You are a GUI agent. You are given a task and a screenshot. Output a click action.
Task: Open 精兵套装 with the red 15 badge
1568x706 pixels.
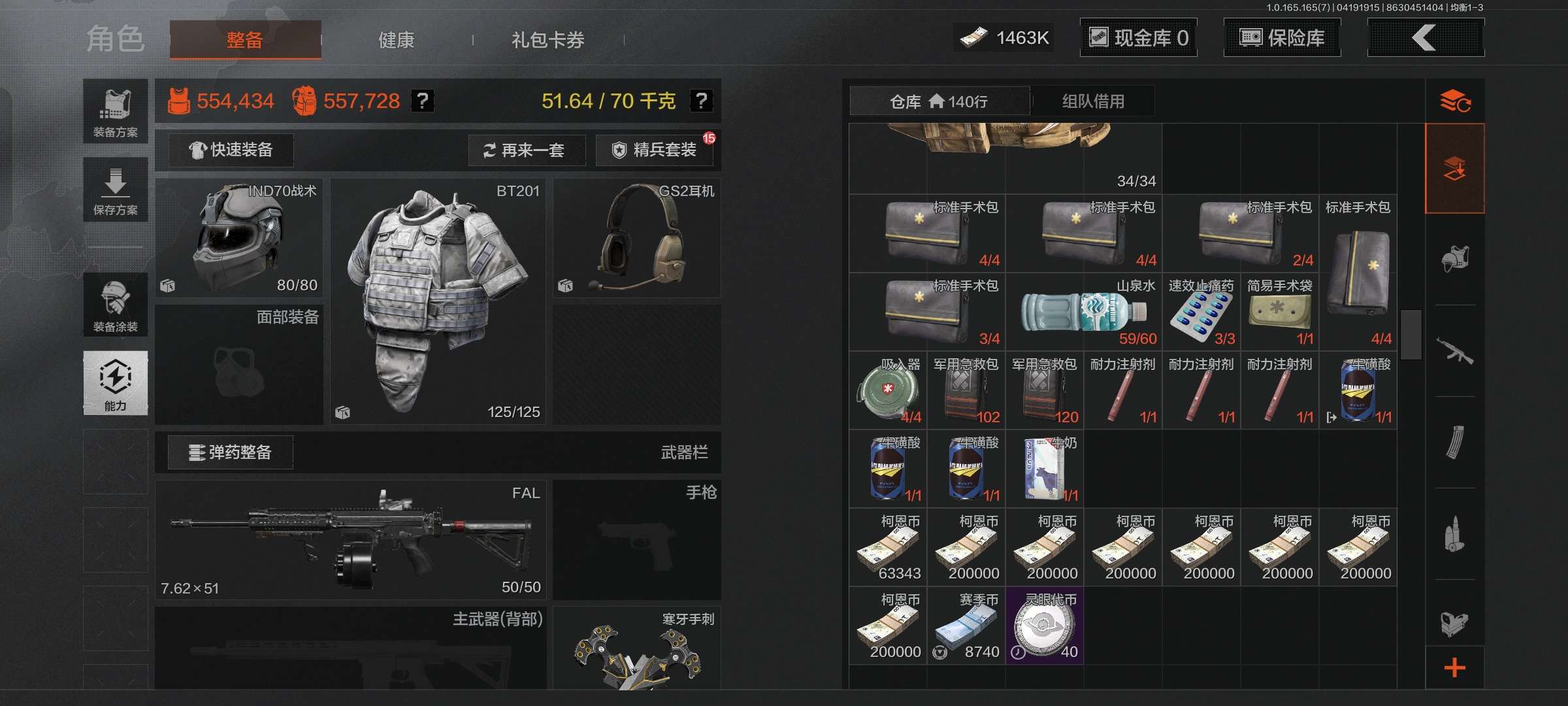point(654,150)
